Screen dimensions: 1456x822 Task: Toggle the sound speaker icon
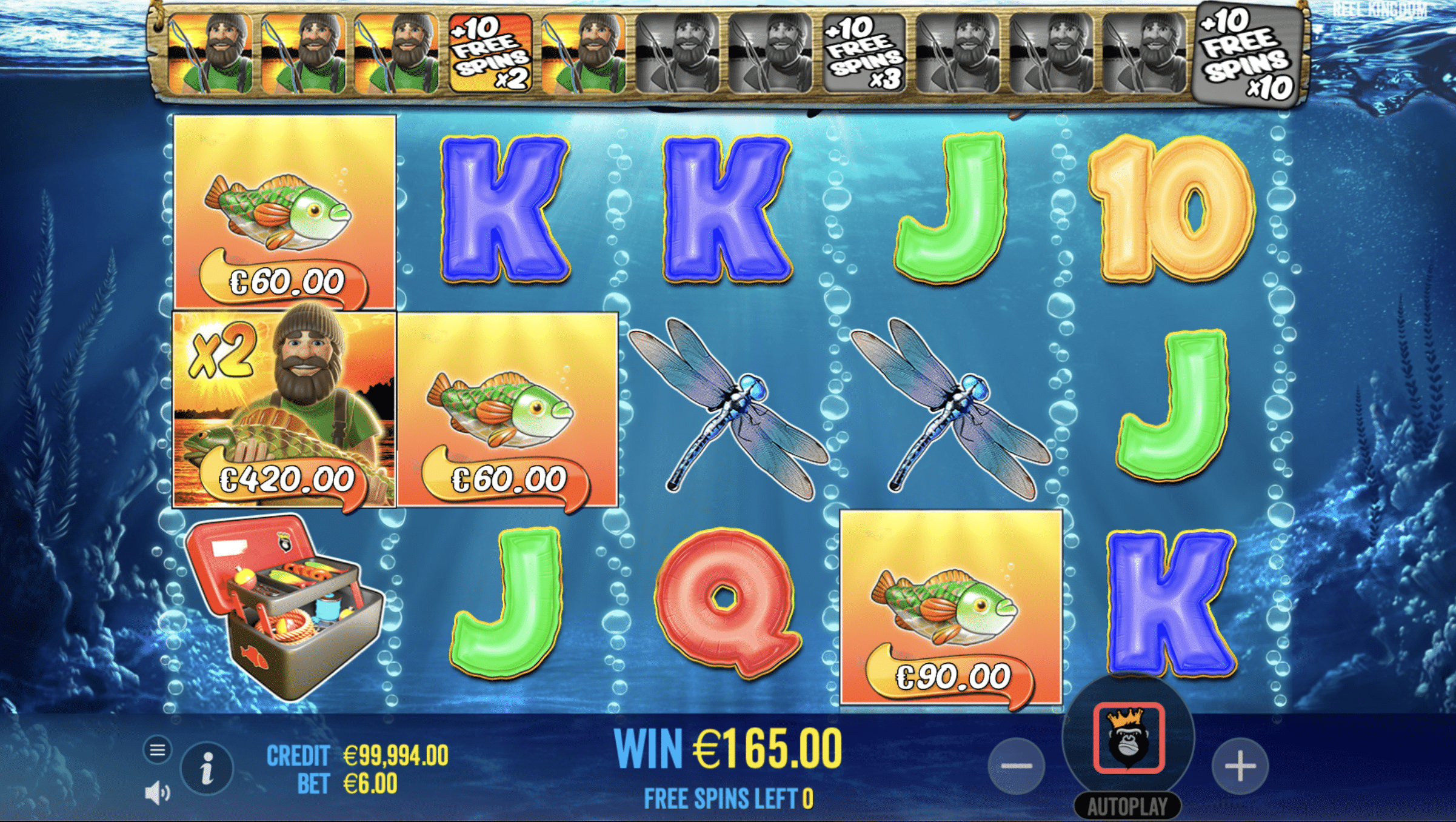(x=157, y=792)
